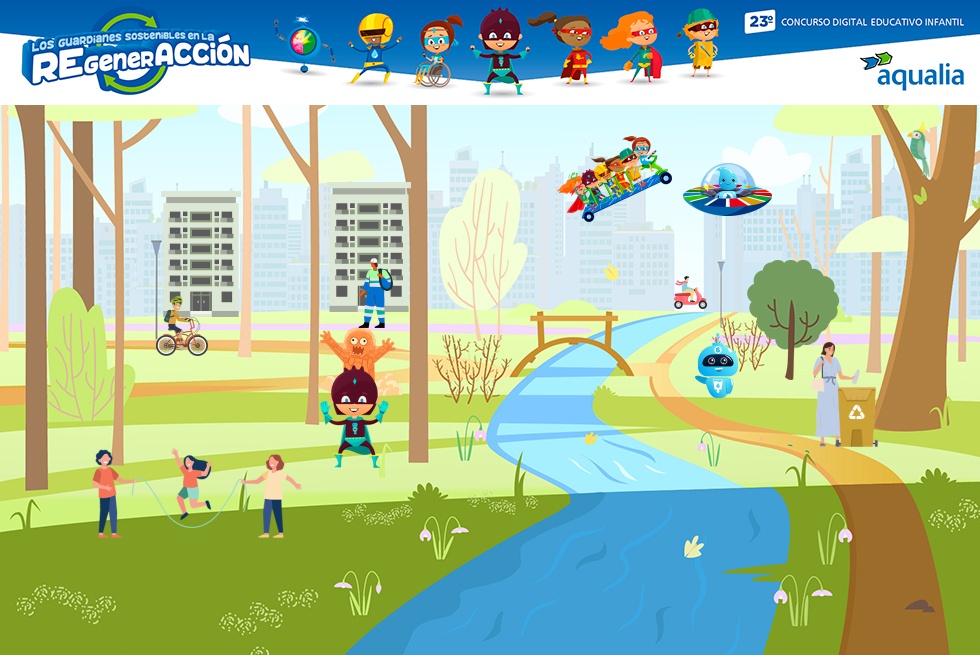The width and height of the screenshot is (980, 655).
Task: Click the REgenerACCIÓN game logo
Action: point(136,56)
